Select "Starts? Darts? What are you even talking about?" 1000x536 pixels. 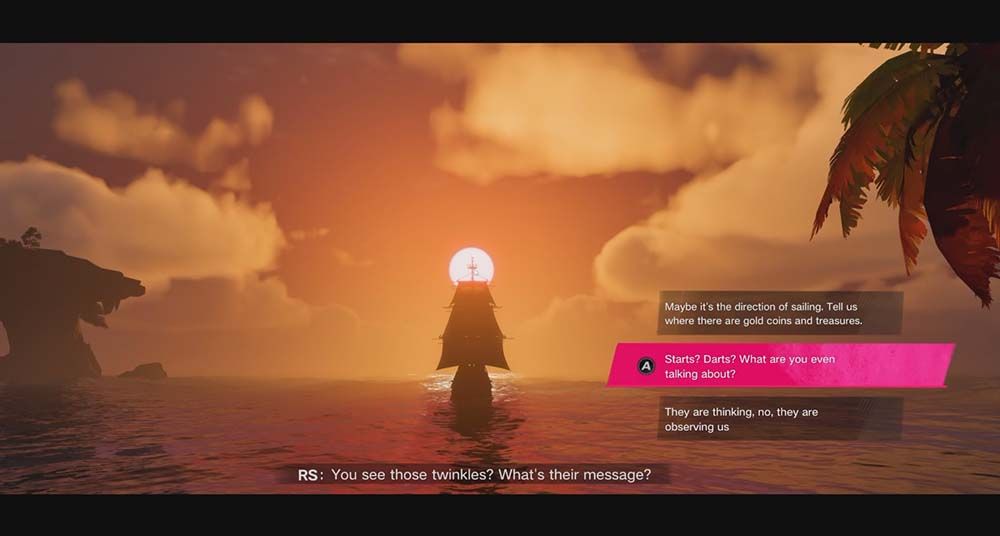tap(780, 366)
